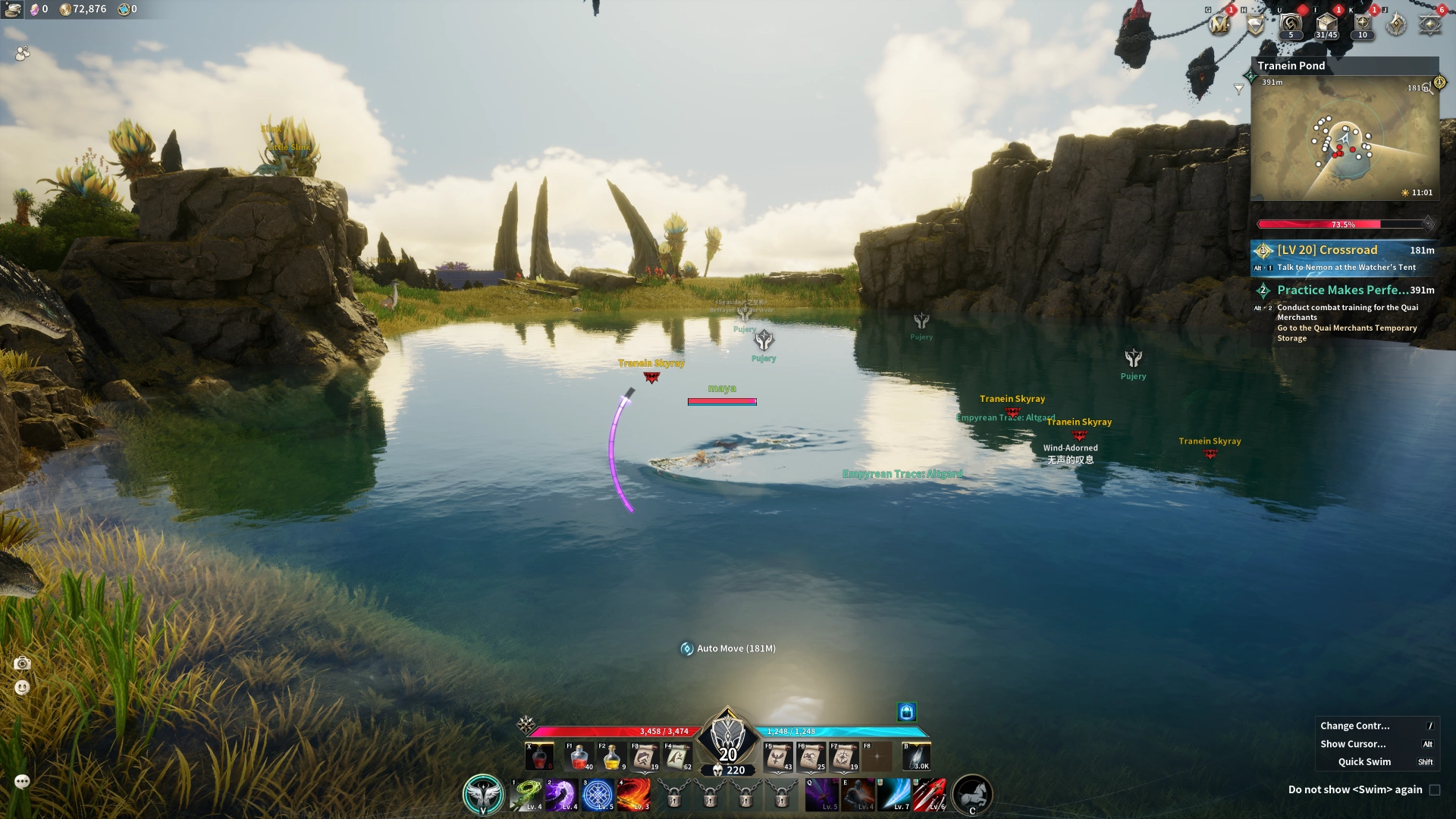
Task: Activate the fiery slash skill Lv. 3
Action: tap(633, 795)
